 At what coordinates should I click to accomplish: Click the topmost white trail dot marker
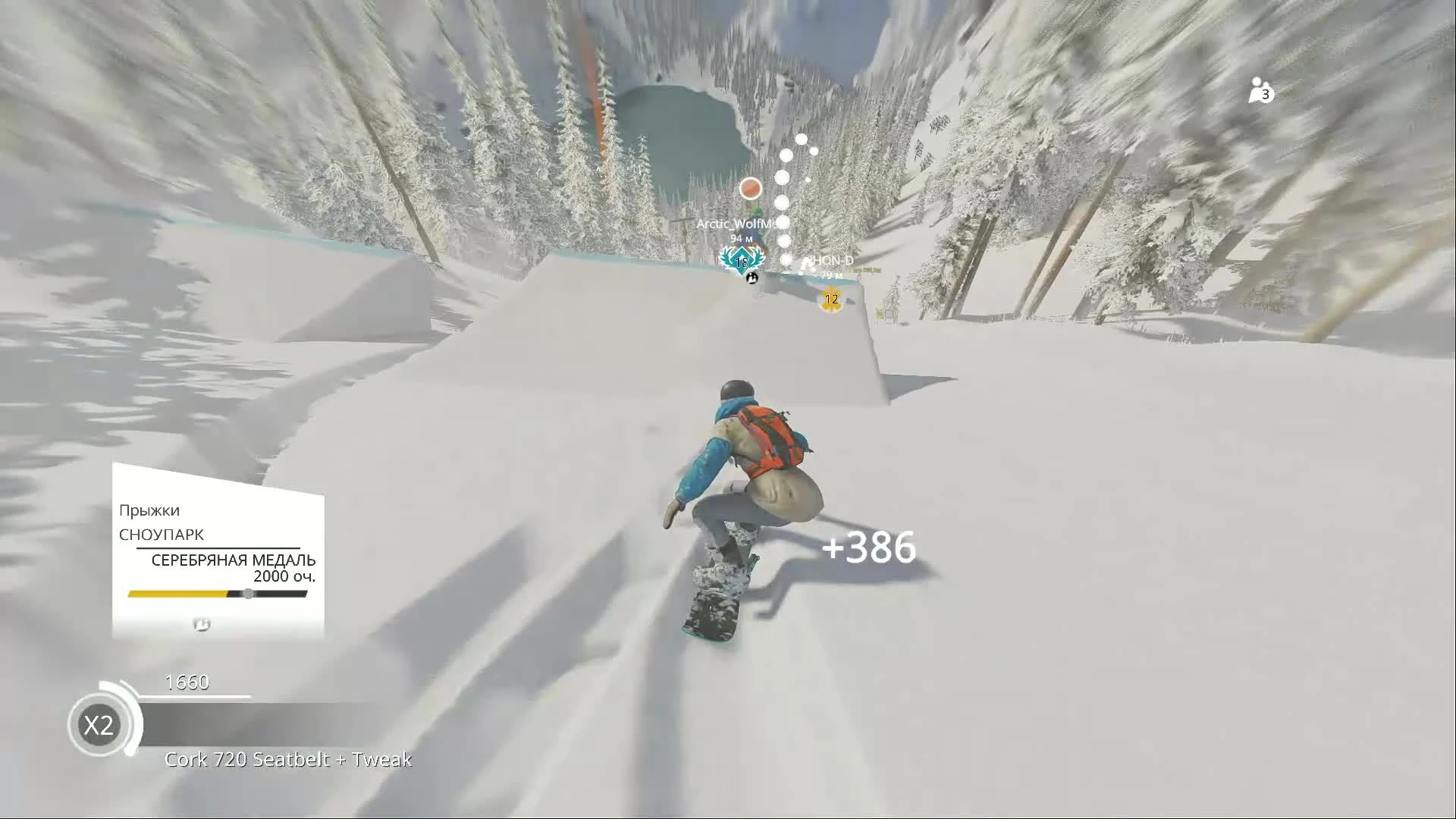click(x=800, y=138)
